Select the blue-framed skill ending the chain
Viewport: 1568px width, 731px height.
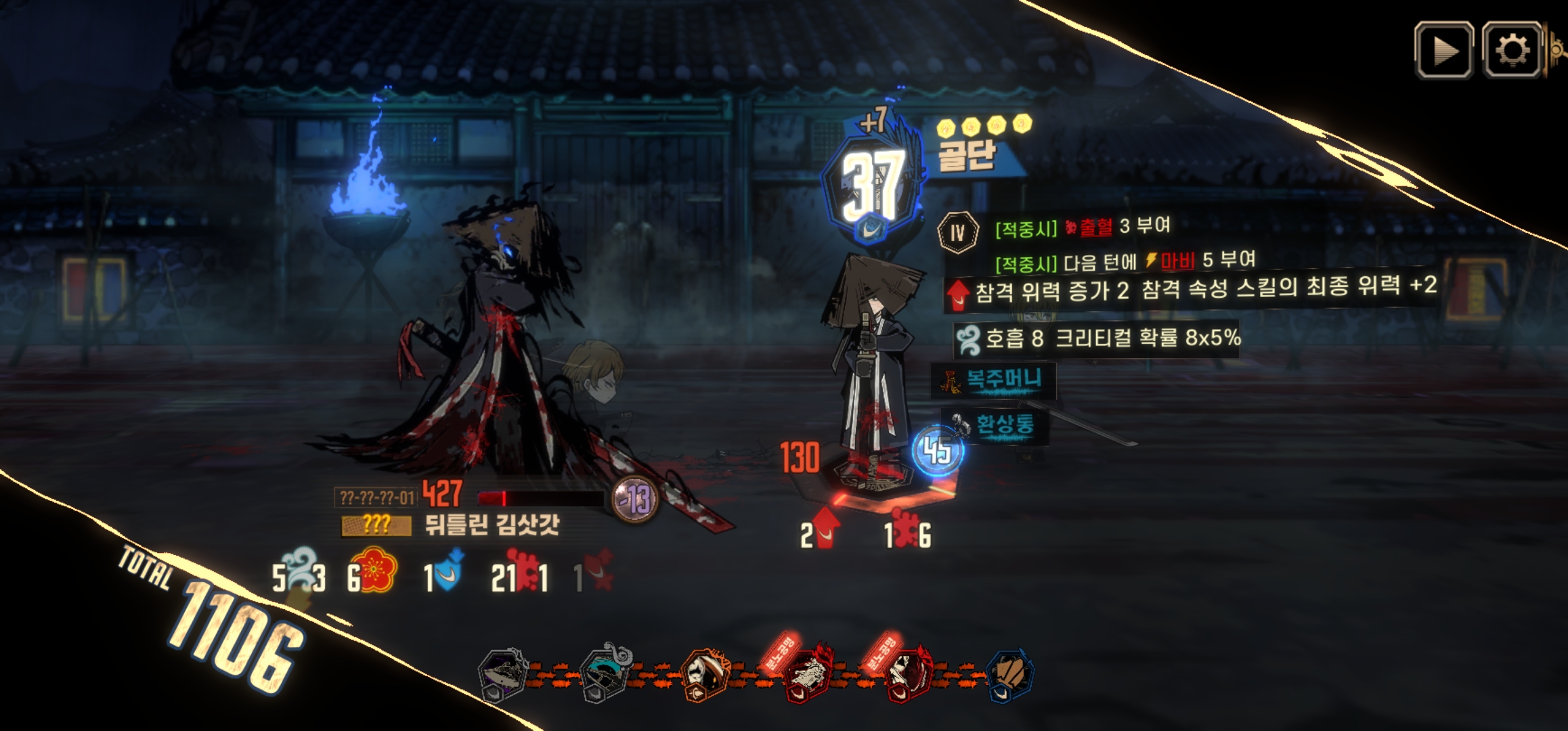click(x=1010, y=674)
